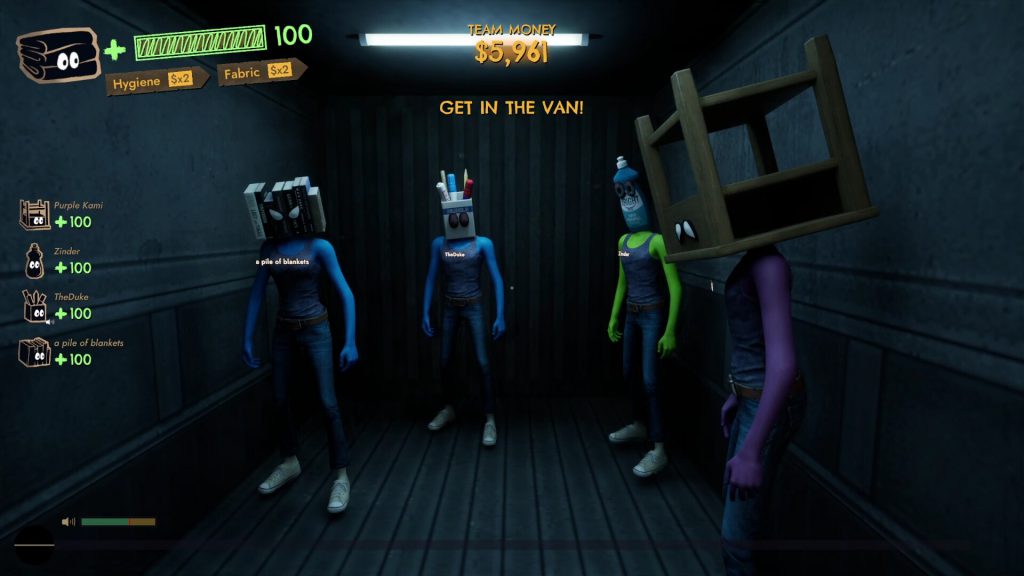This screenshot has width=1024, height=576.
Task: Choose Purple Kami's upturned stool icon
Action: coord(34,214)
